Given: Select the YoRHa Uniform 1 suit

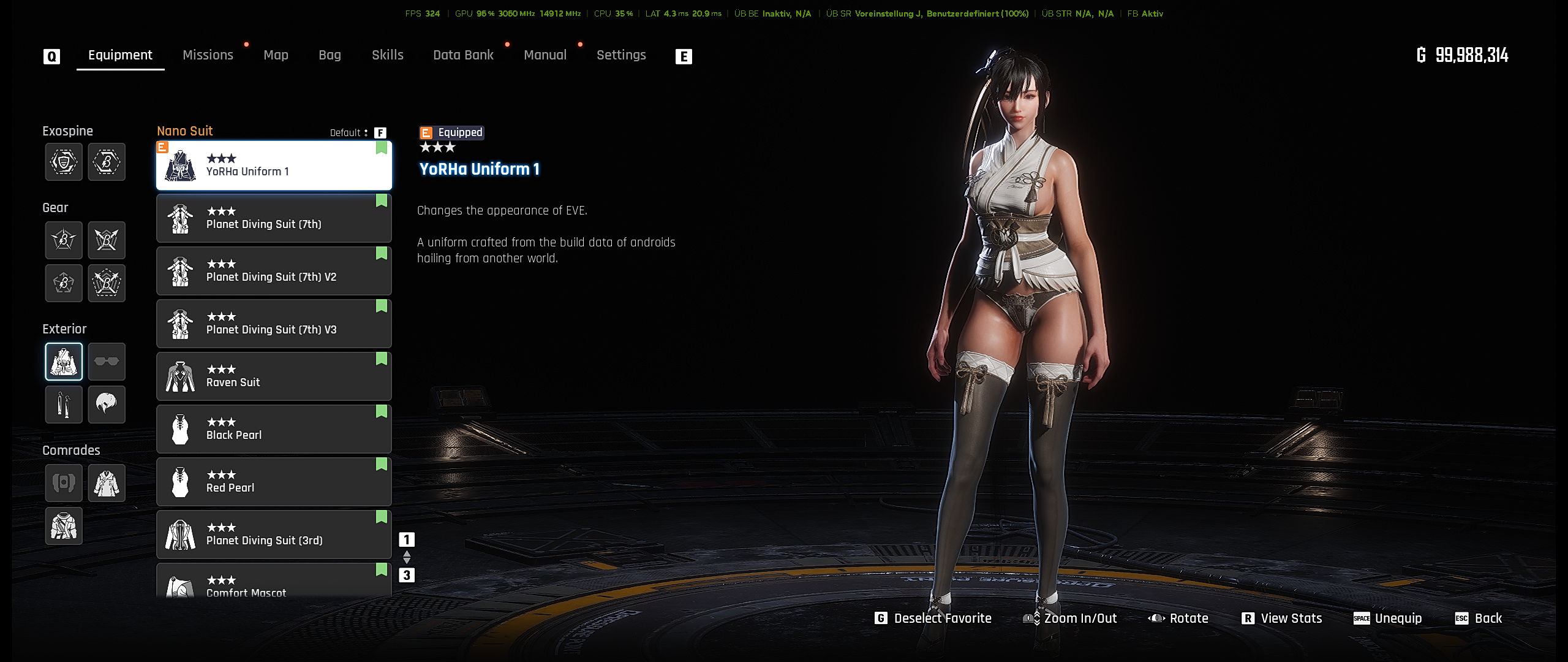Looking at the screenshot, I should (274, 165).
